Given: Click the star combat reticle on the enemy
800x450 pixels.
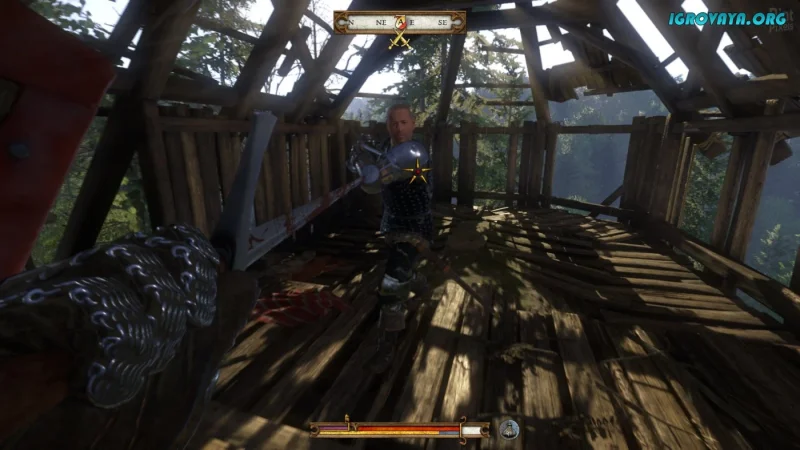Looking at the screenshot, I should (x=415, y=173).
